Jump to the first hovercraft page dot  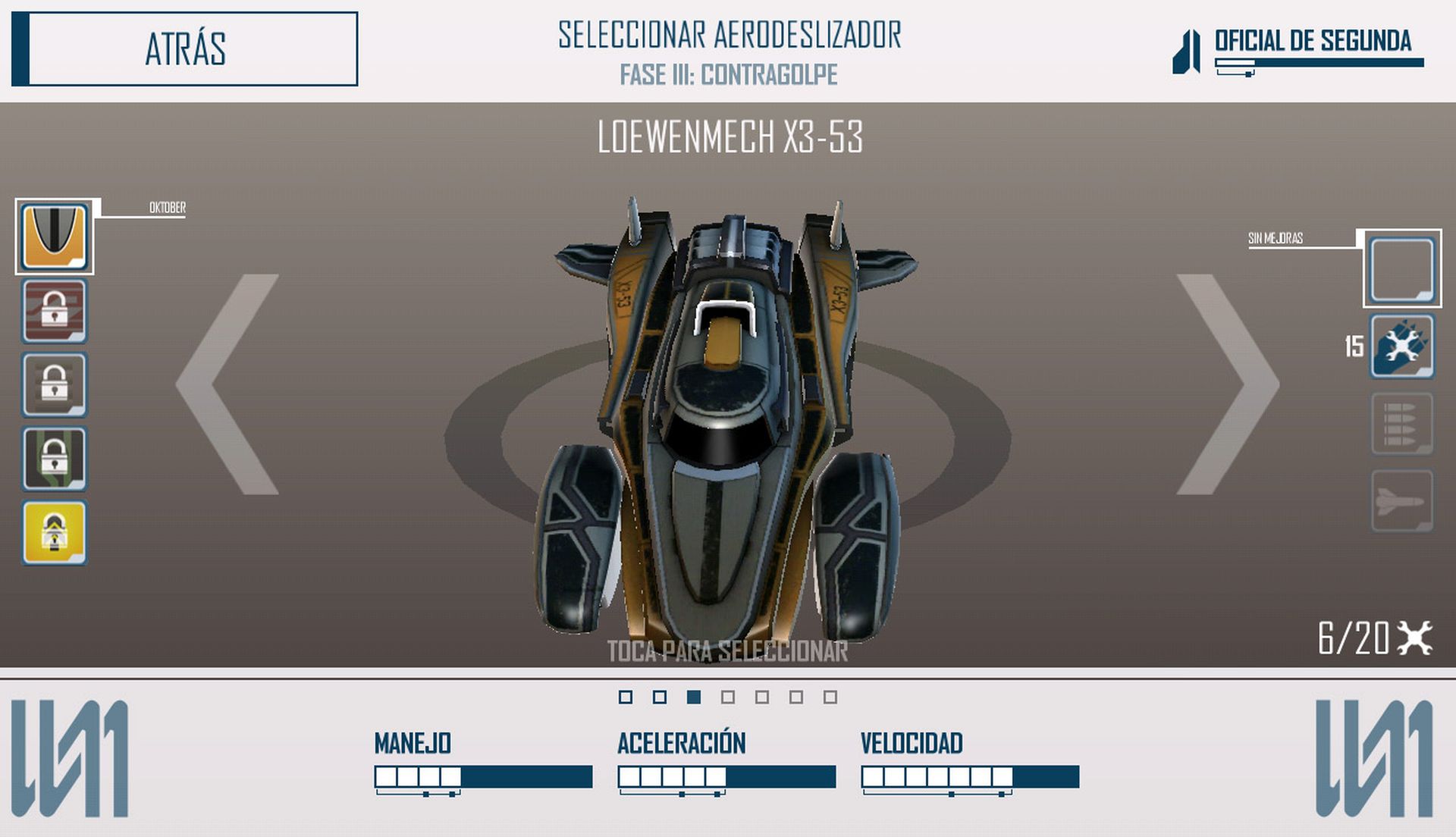(626, 697)
